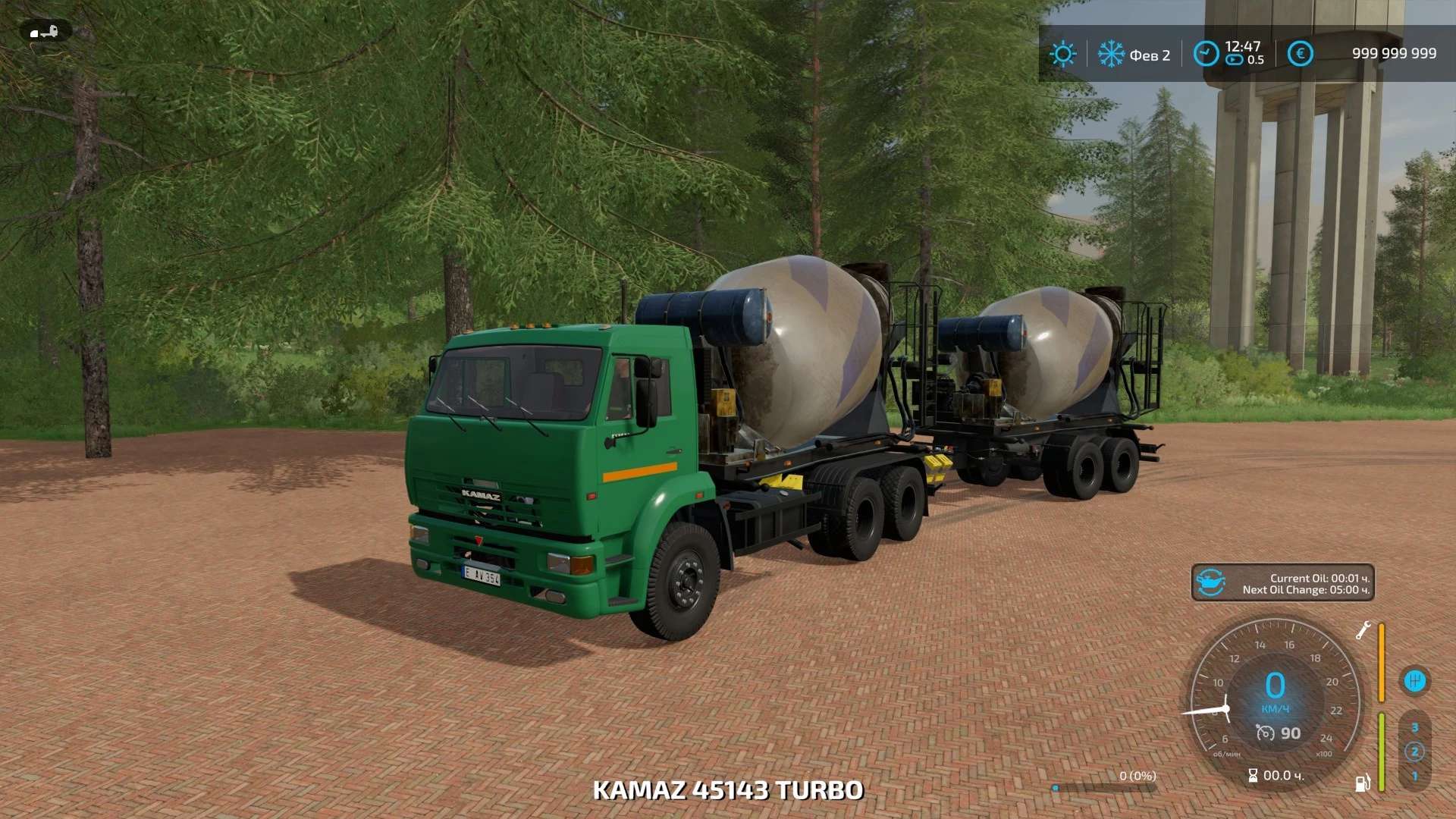This screenshot has width=1456, height=819.
Task: Select gear 1 in the gear indicator
Action: coord(1414,777)
